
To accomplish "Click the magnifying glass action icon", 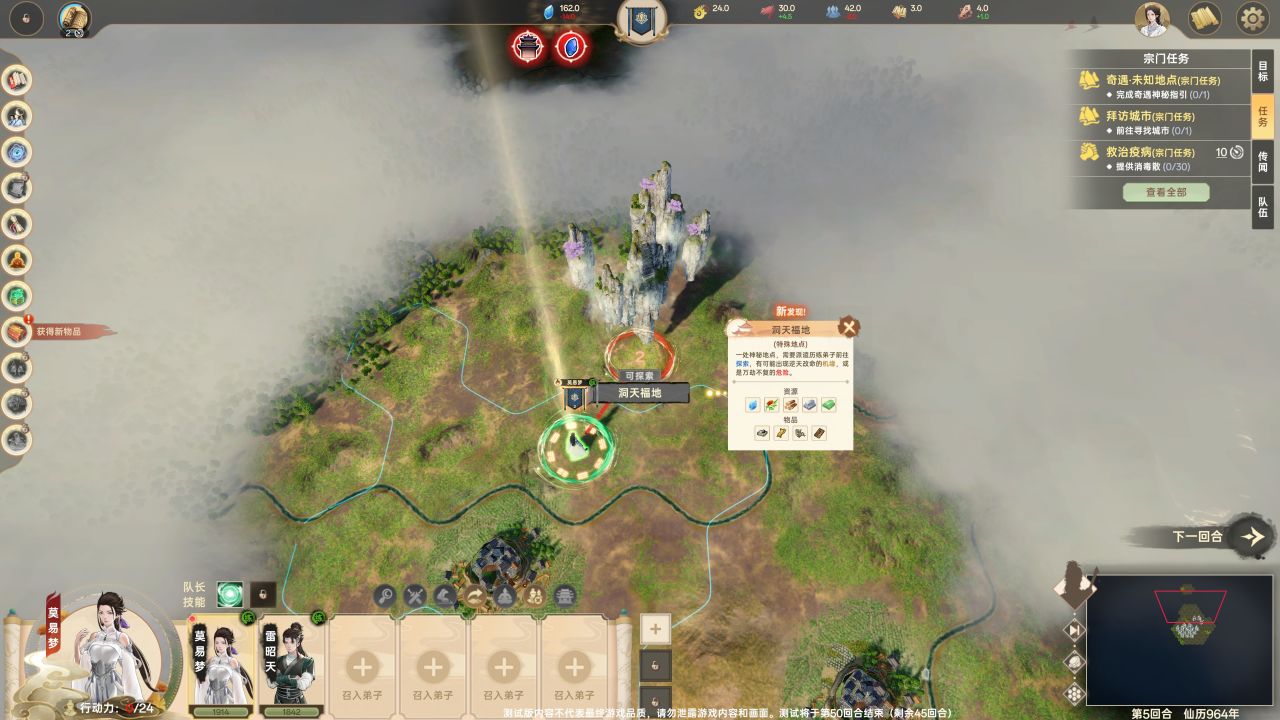I will (x=385, y=597).
